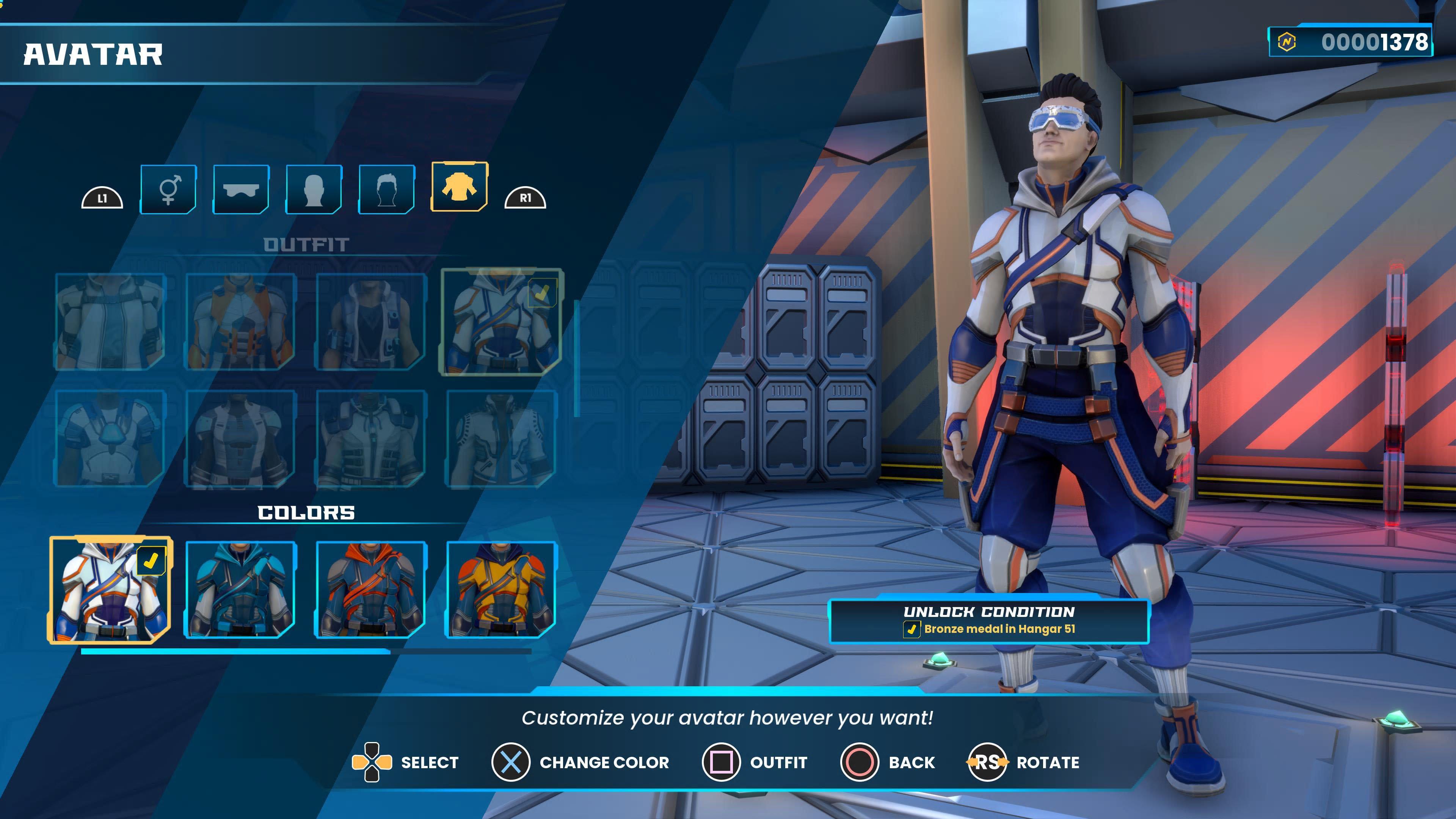Select the drawstring hoodie with ammo pouches

371,438
